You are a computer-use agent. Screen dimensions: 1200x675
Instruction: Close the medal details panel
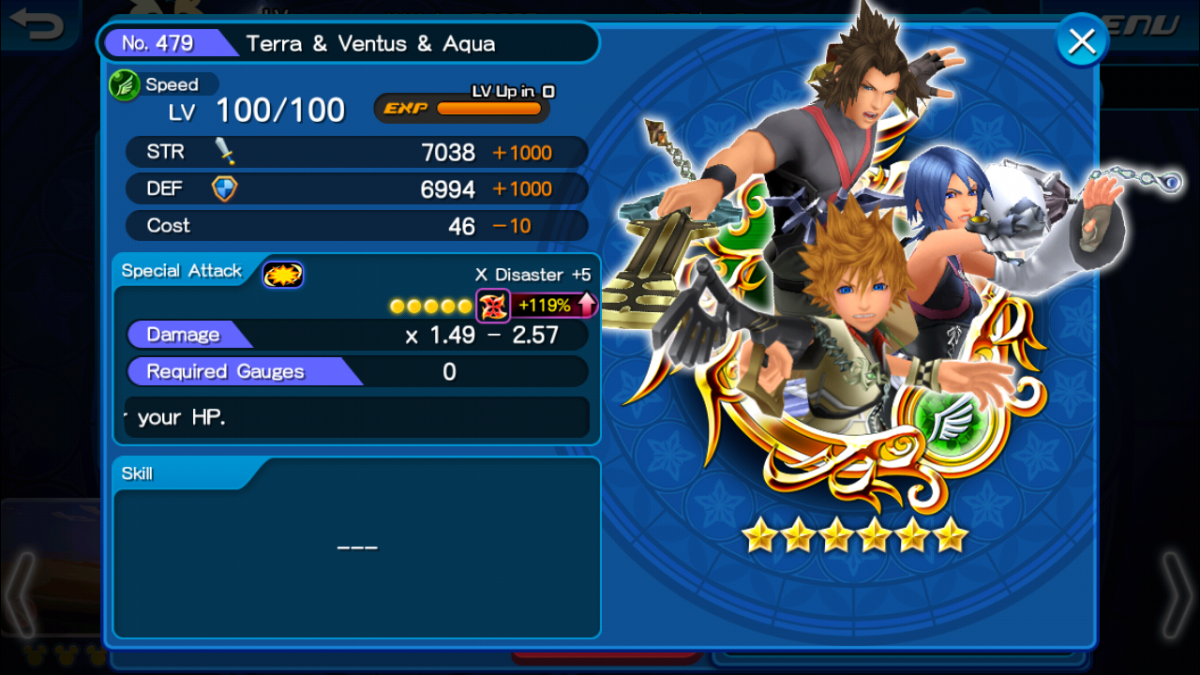coord(1081,42)
